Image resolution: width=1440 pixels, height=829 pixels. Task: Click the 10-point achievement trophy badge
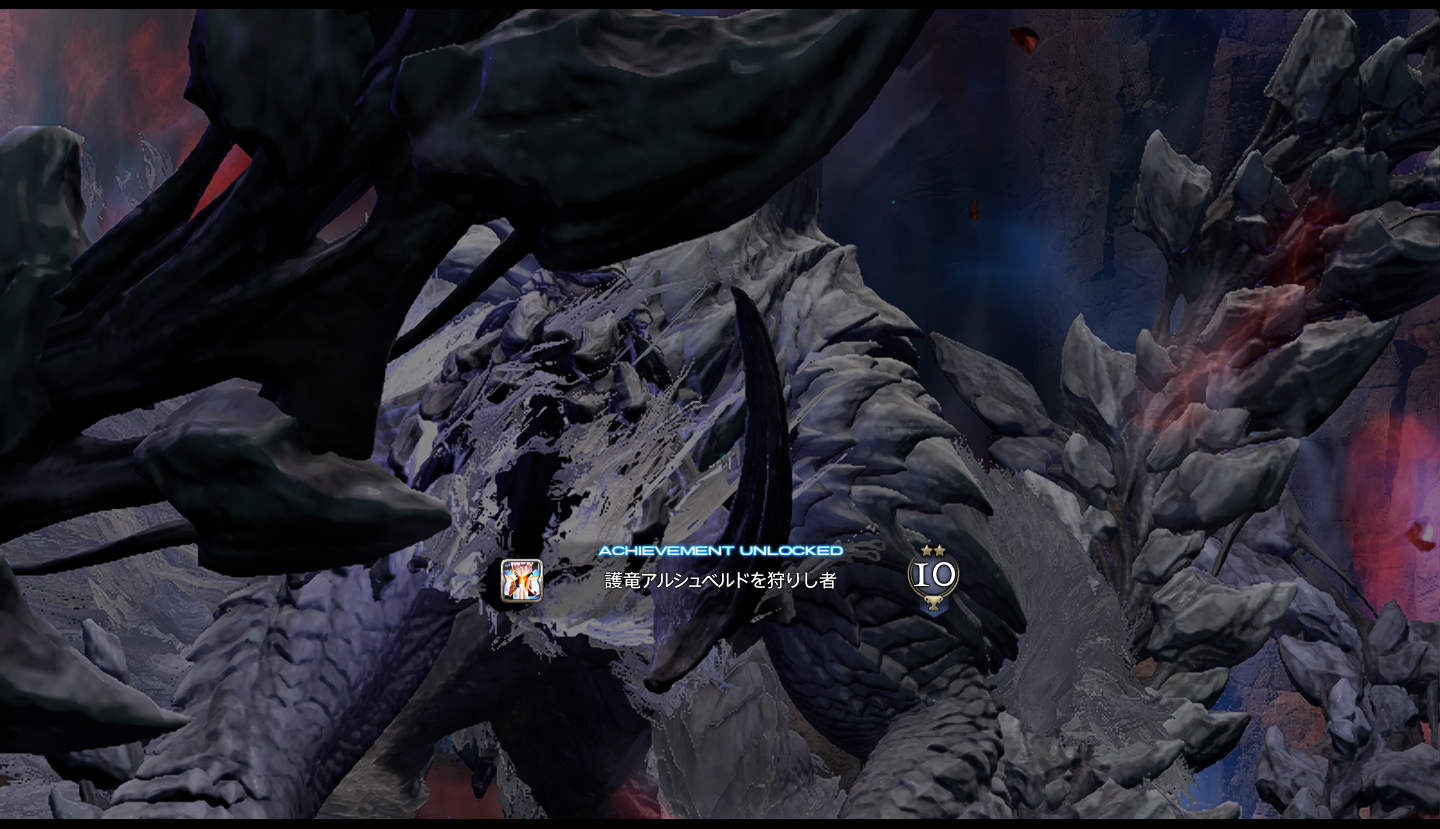933,579
